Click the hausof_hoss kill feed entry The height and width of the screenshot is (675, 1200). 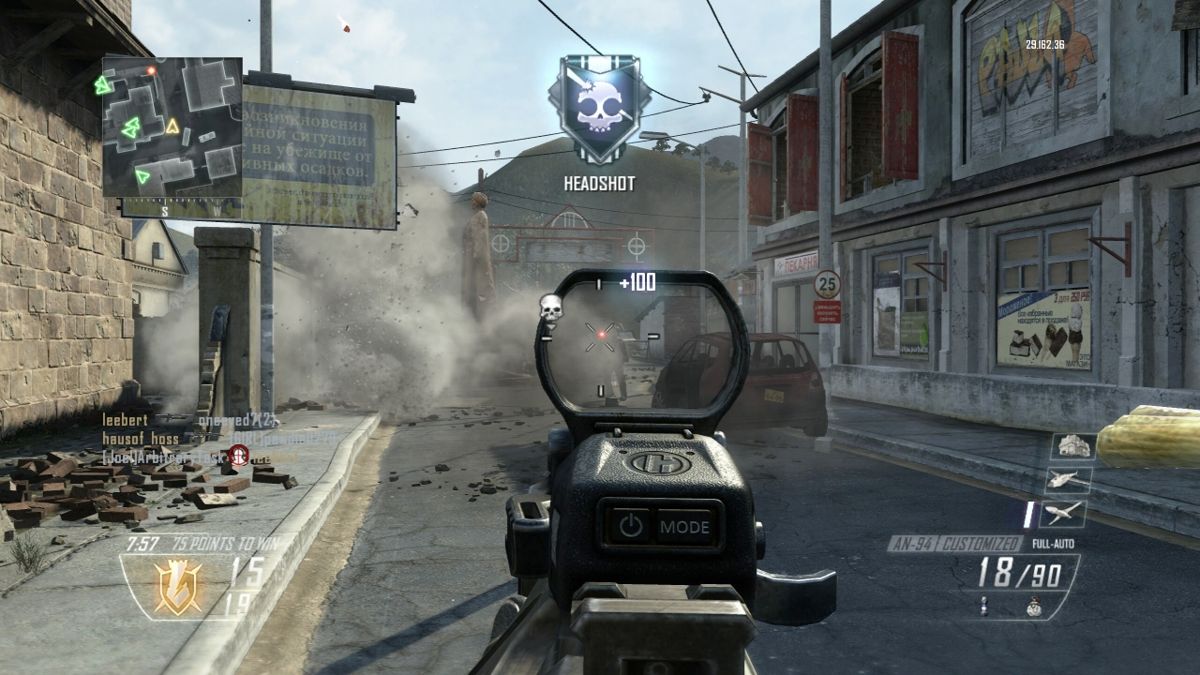point(141,439)
